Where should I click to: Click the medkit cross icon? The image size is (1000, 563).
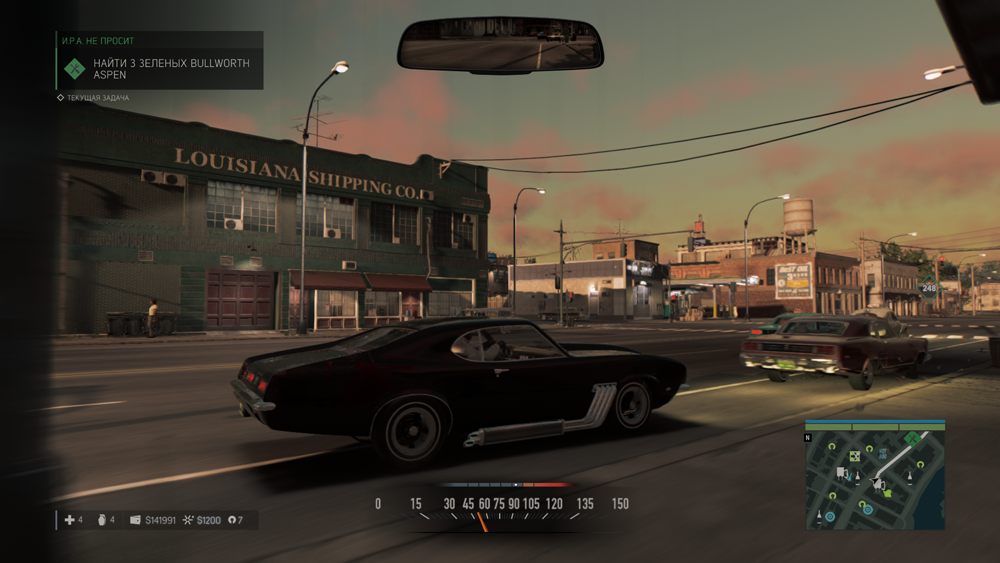[68, 520]
